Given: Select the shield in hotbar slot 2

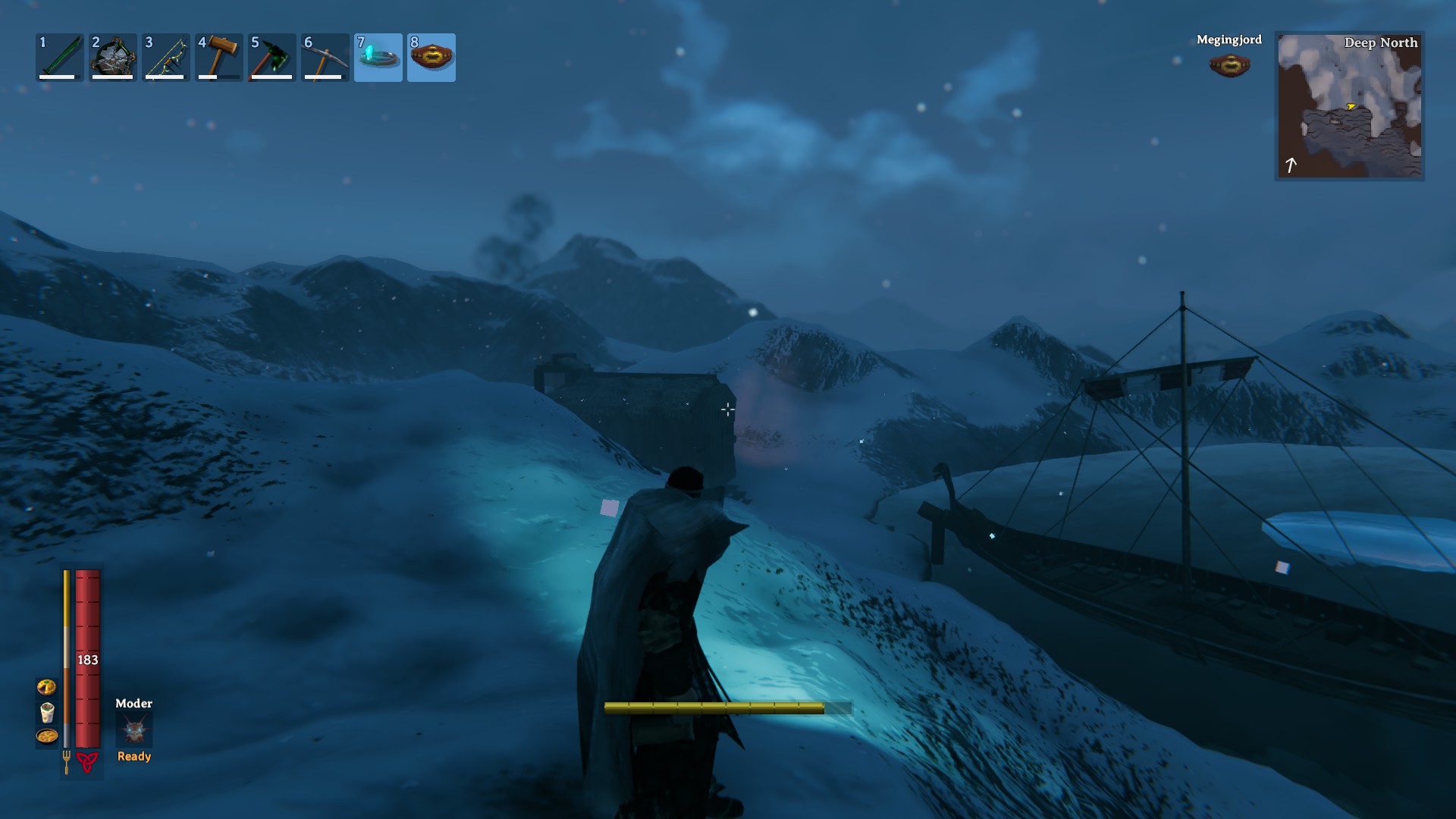Looking at the screenshot, I should (112, 57).
